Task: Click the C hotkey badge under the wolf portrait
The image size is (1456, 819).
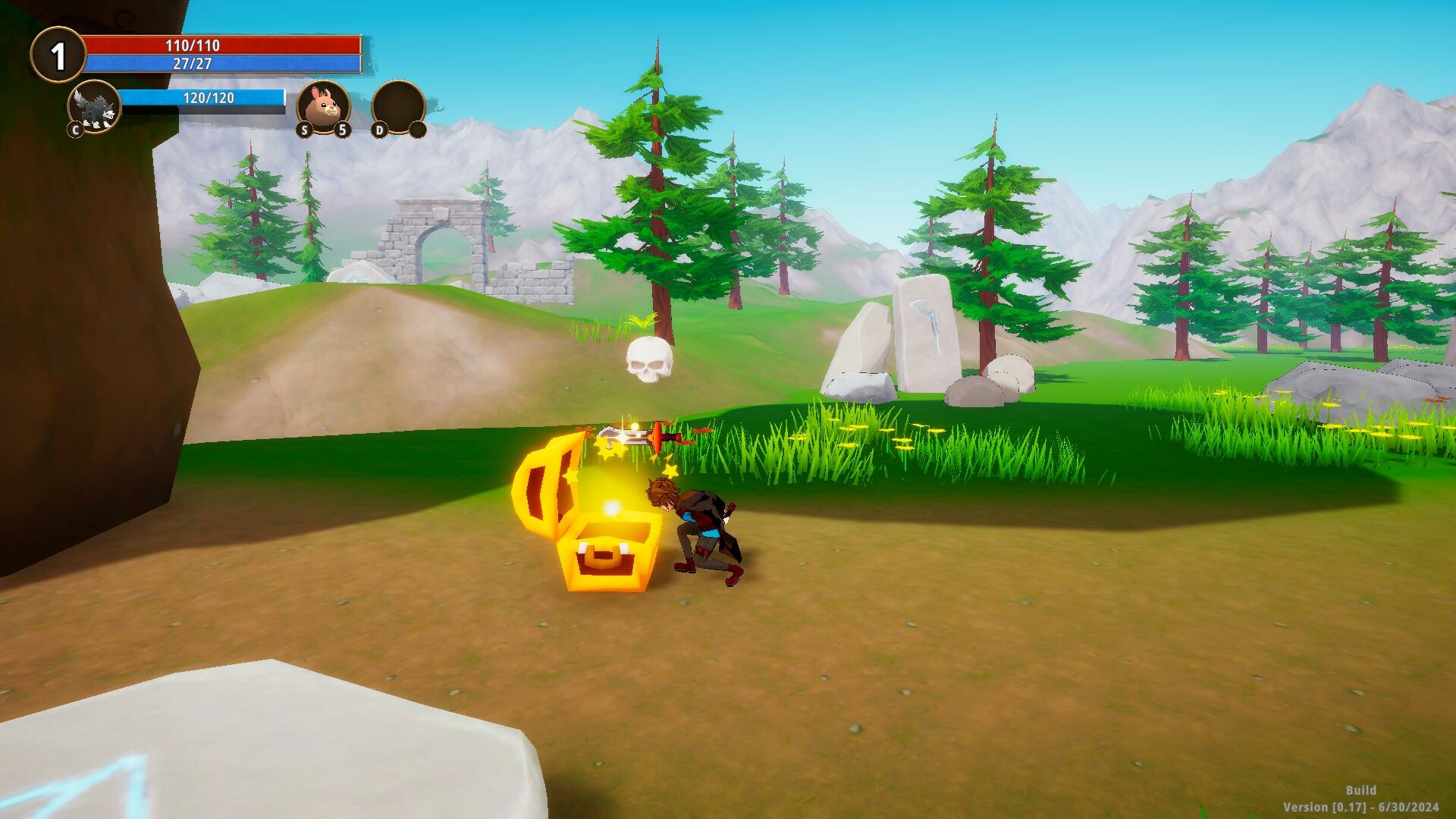Action: point(75,130)
